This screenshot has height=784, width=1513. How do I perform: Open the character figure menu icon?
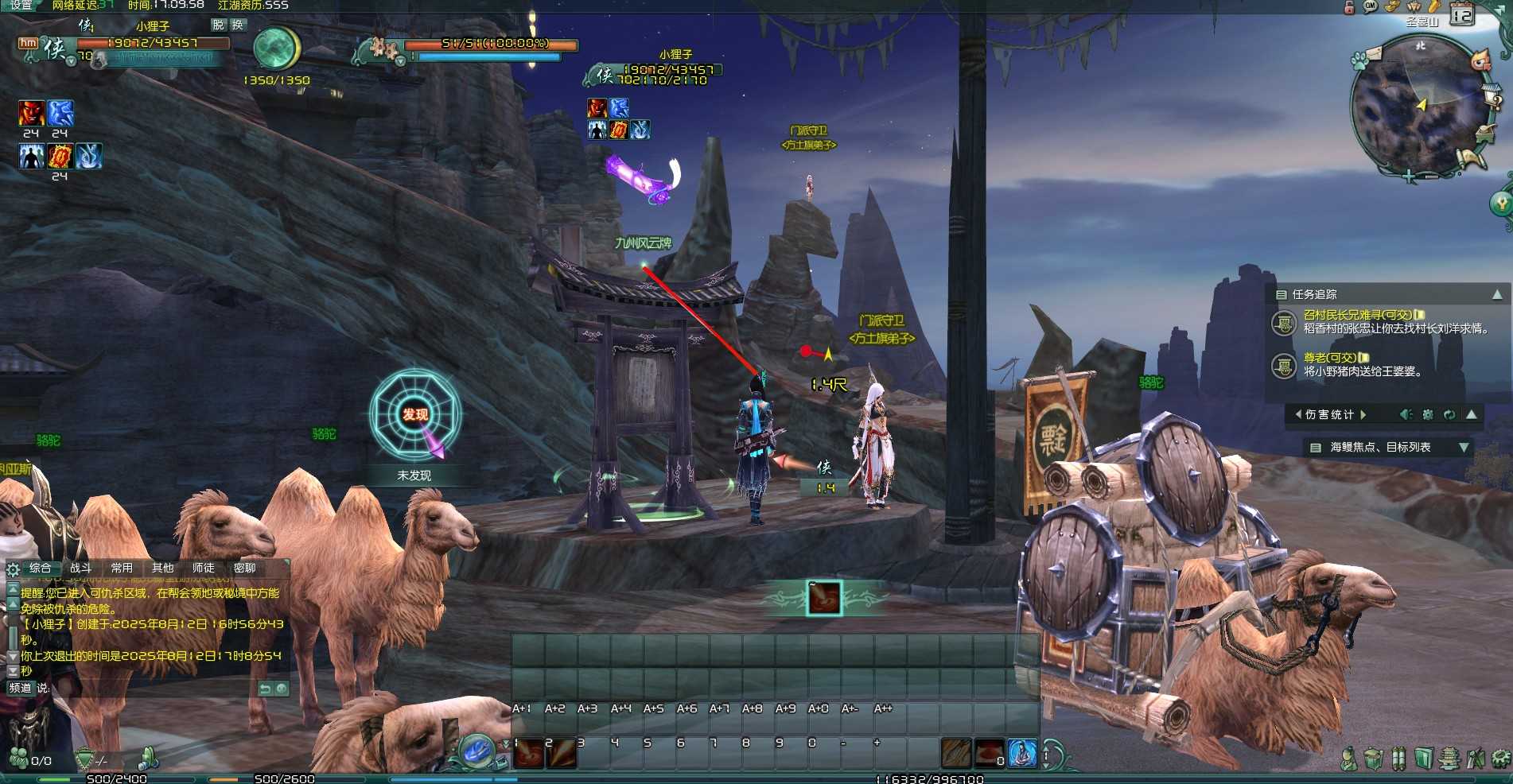1348,759
